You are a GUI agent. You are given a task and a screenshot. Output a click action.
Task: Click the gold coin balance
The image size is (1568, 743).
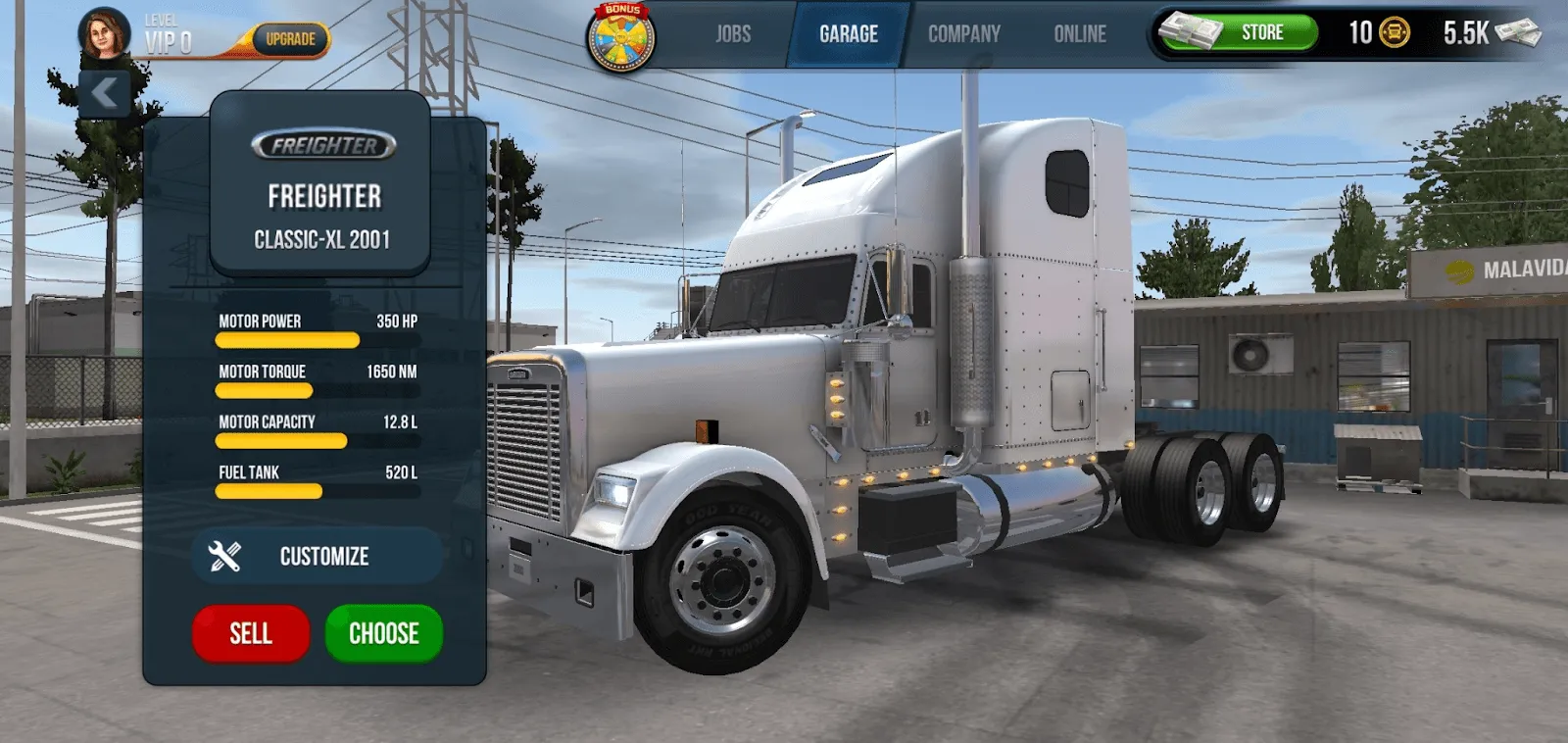[1378, 32]
